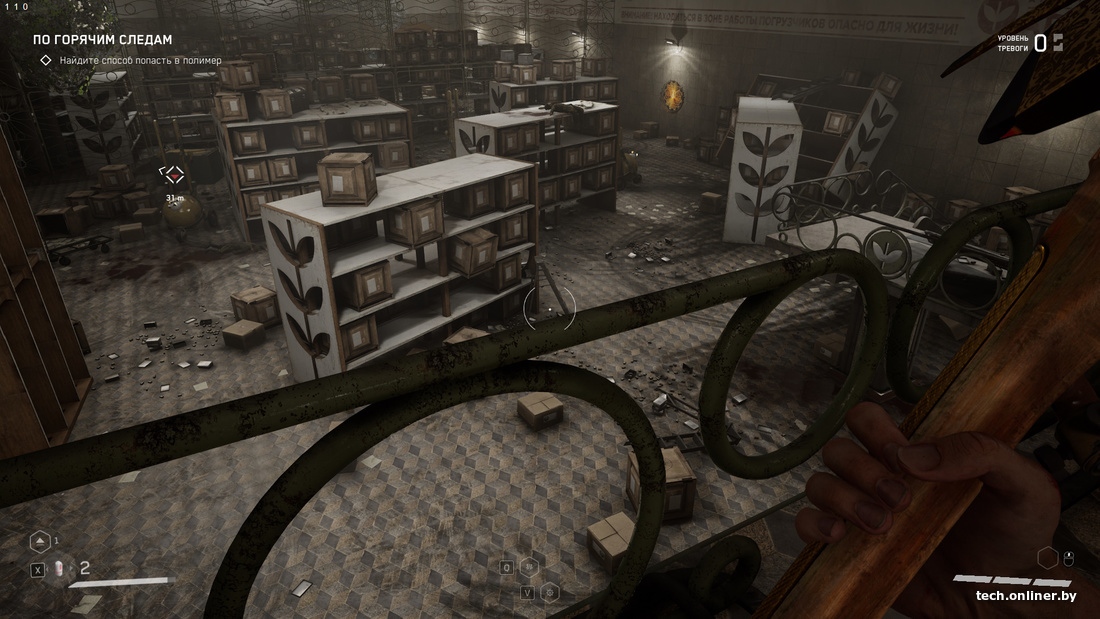
Task: Select the hexagon arrow icon above the capsule
Action: click(x=39, y=541)
